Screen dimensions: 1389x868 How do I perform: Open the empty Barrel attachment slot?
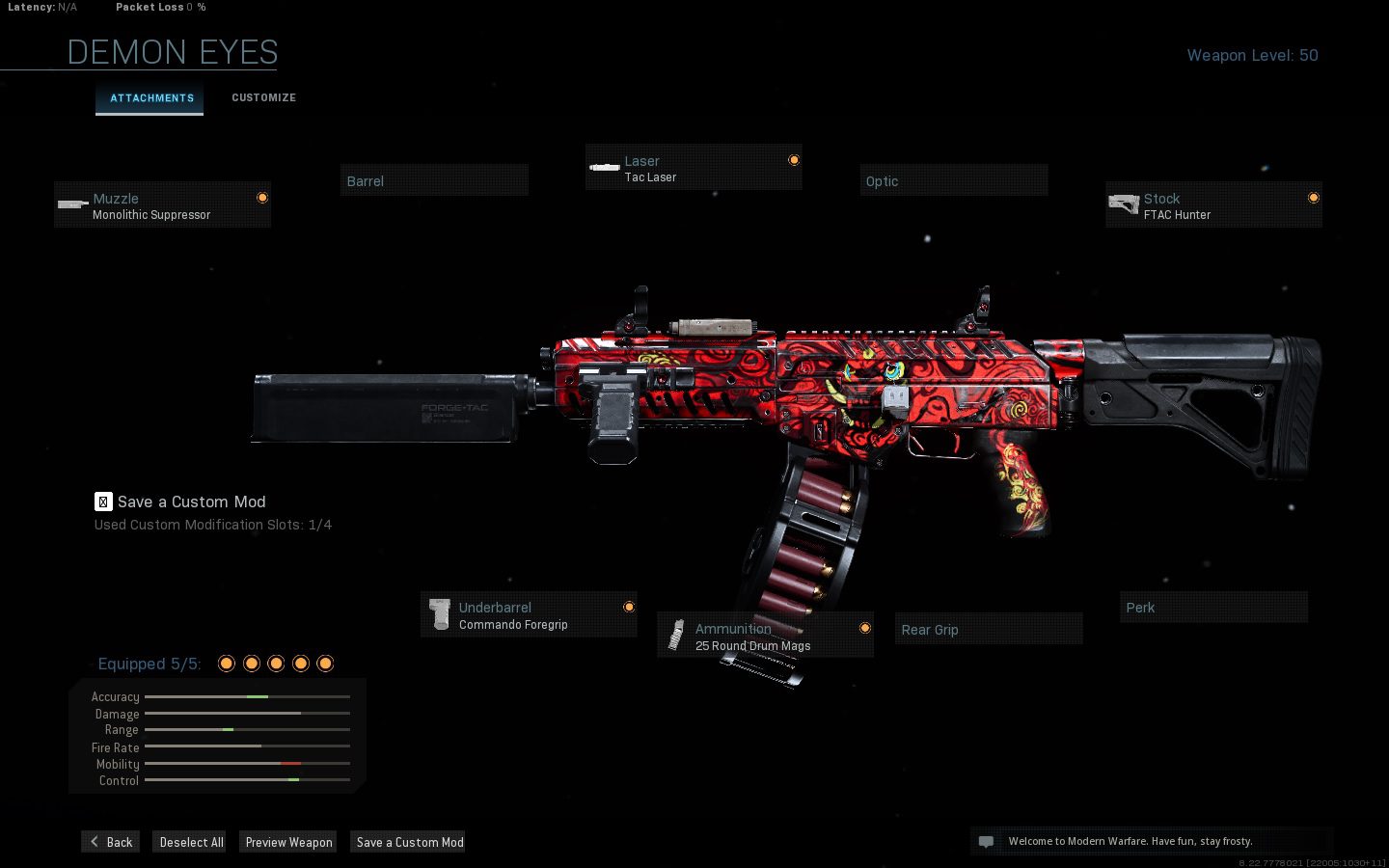click(434, 181)
